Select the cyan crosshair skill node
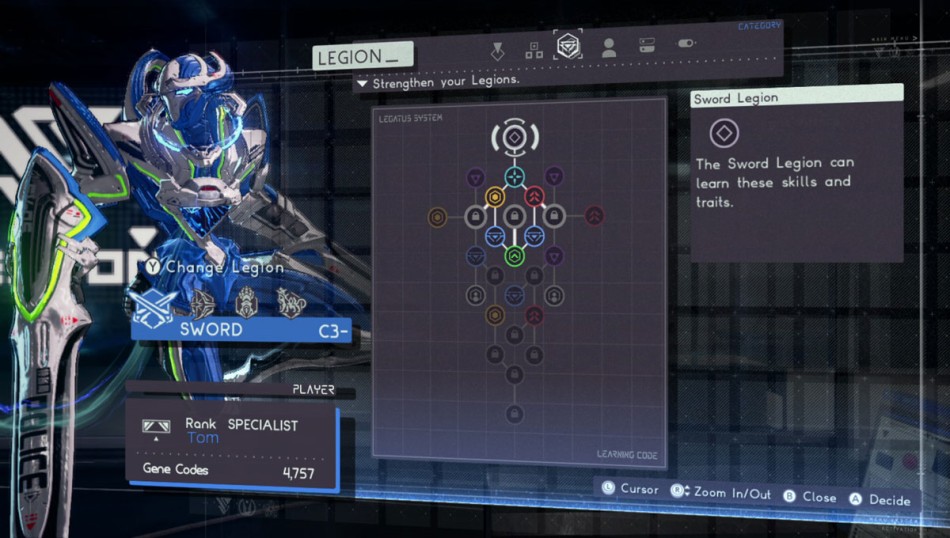The width and height of the screenshot is (950, 538). coord(514,177)
